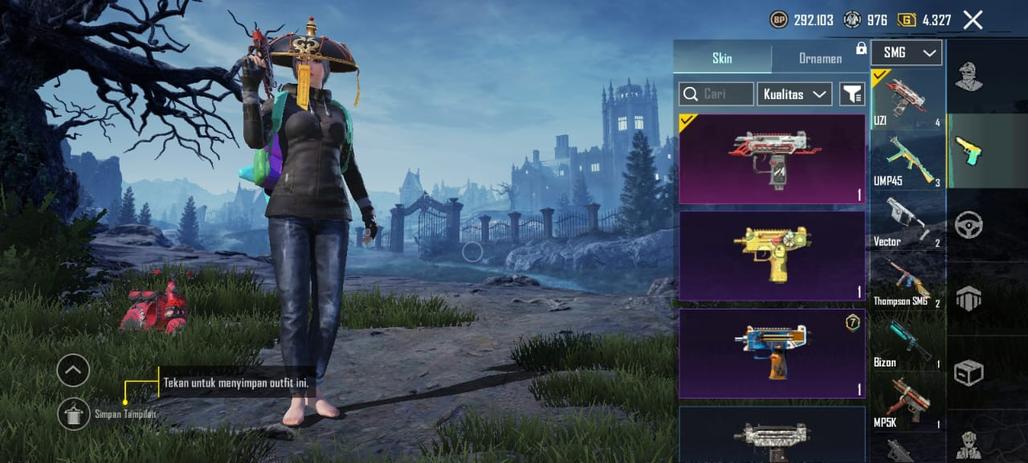Choose the golden UZI skin
The image size is (1028, 463).
click(771, 255)
